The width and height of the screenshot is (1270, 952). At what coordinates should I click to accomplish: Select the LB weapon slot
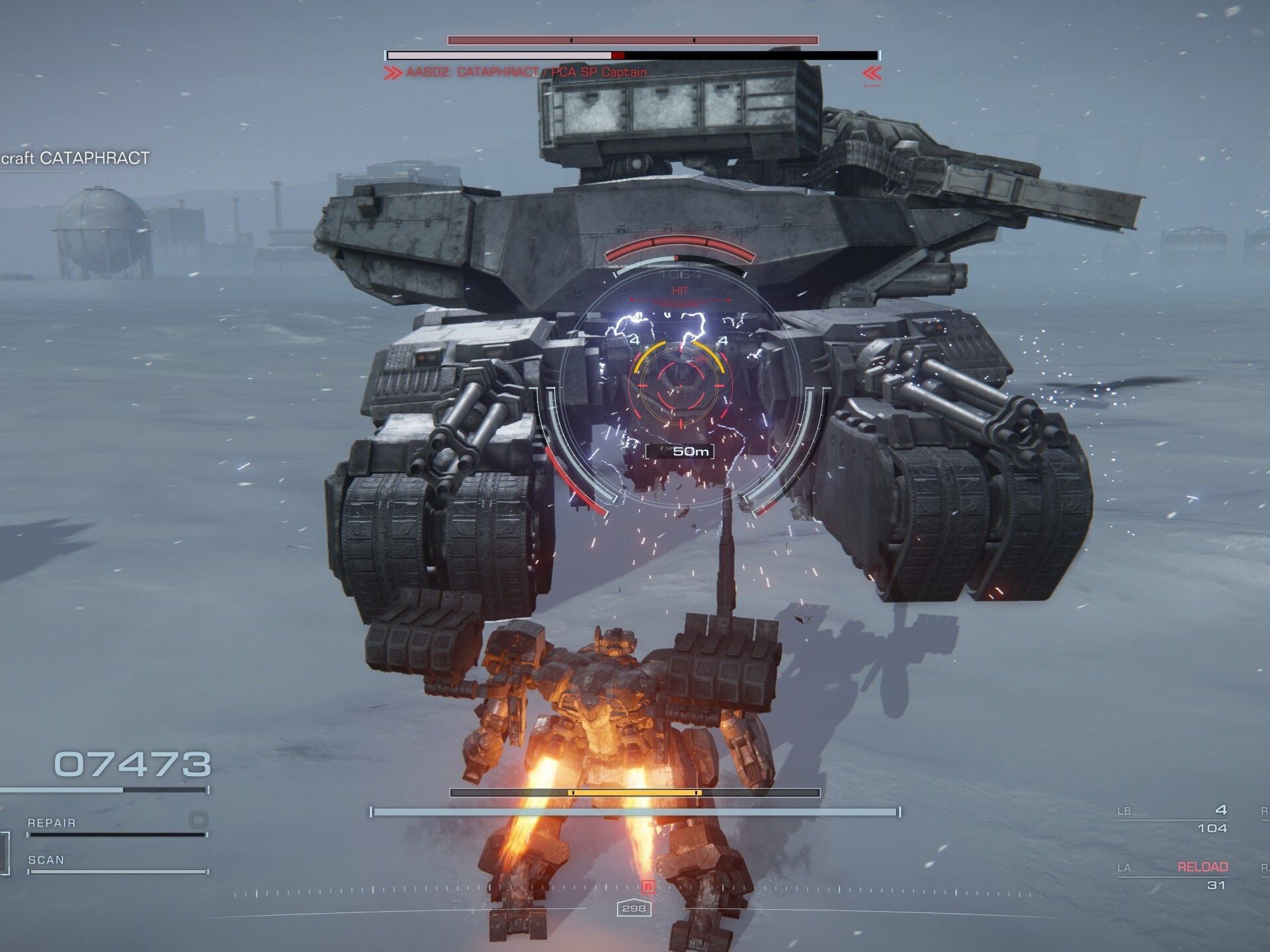pos(1172,818)
